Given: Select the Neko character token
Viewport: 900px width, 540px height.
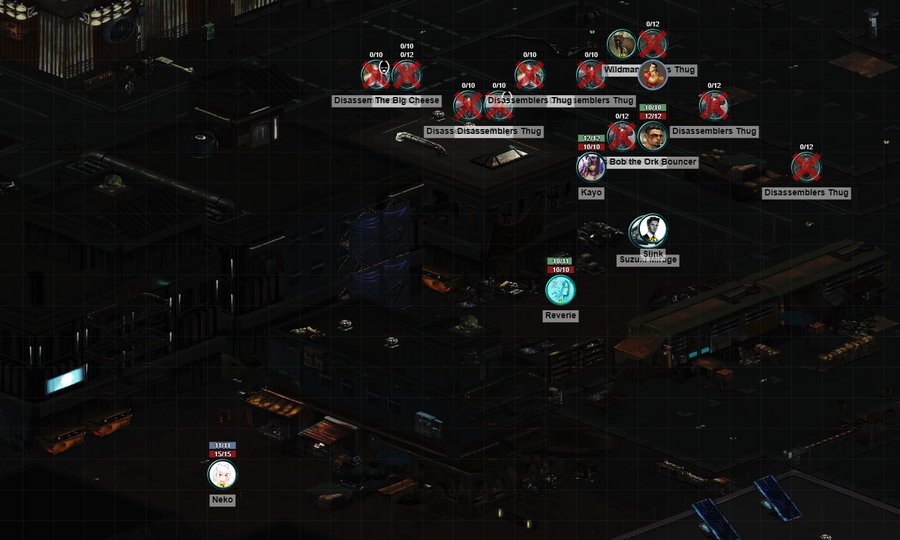Looking at the screenshot, I should click(222, 475).
